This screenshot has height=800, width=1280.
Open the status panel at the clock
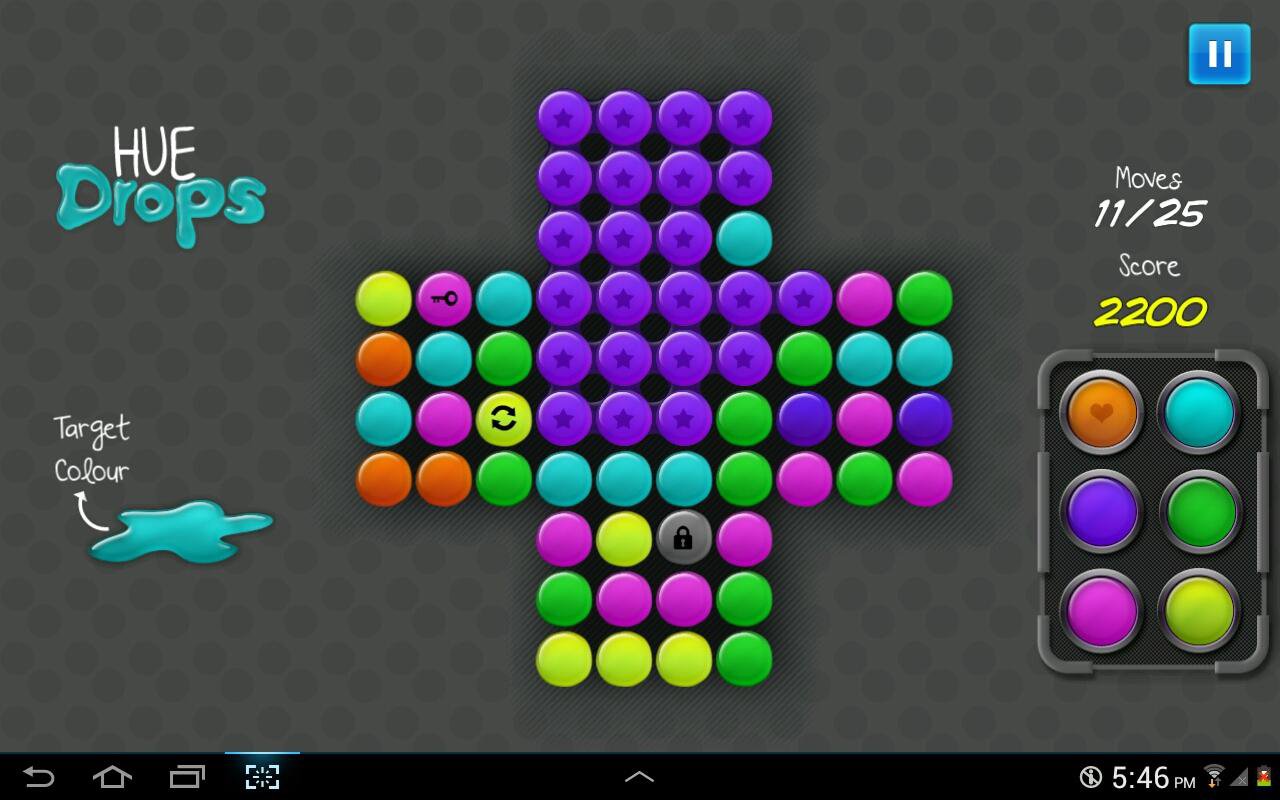(1152, 777)
